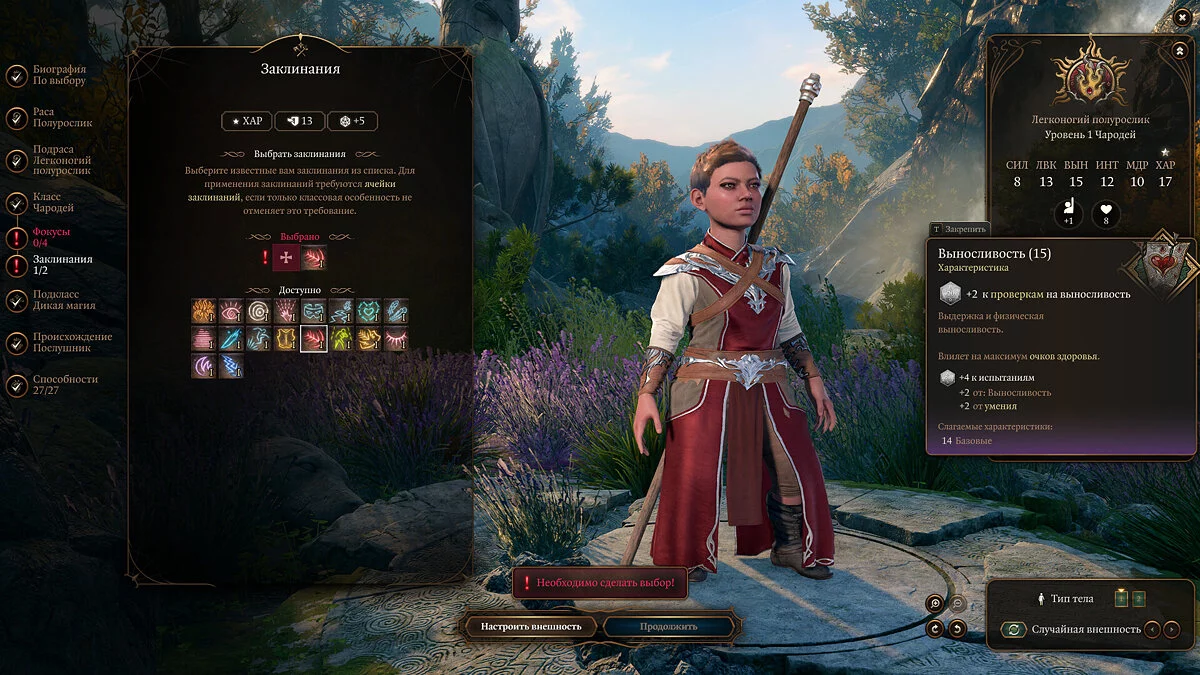The height and width of the screenshot is (675, 1200).
Task: Select the blue lightning bolt spell
Action: pos(231,366)
